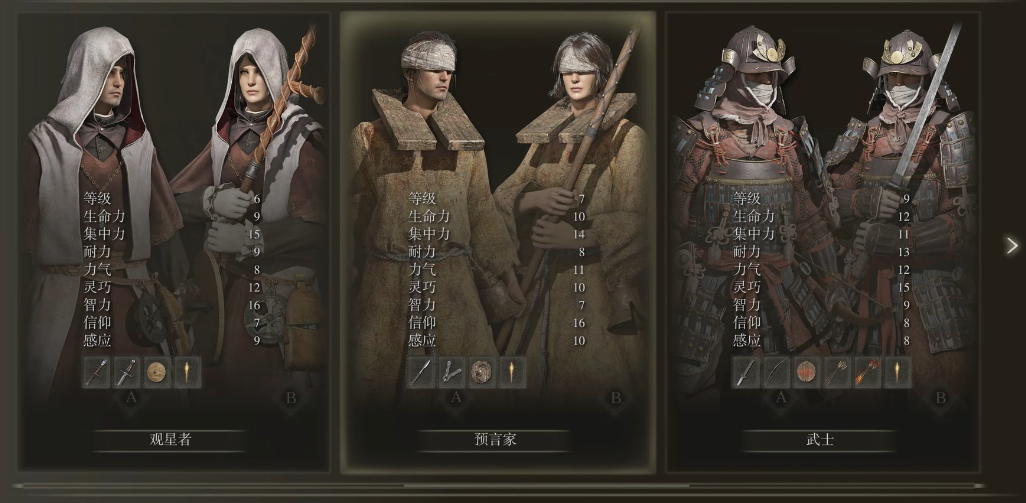Select the 观星者 short sword icon

pos(127,373)
